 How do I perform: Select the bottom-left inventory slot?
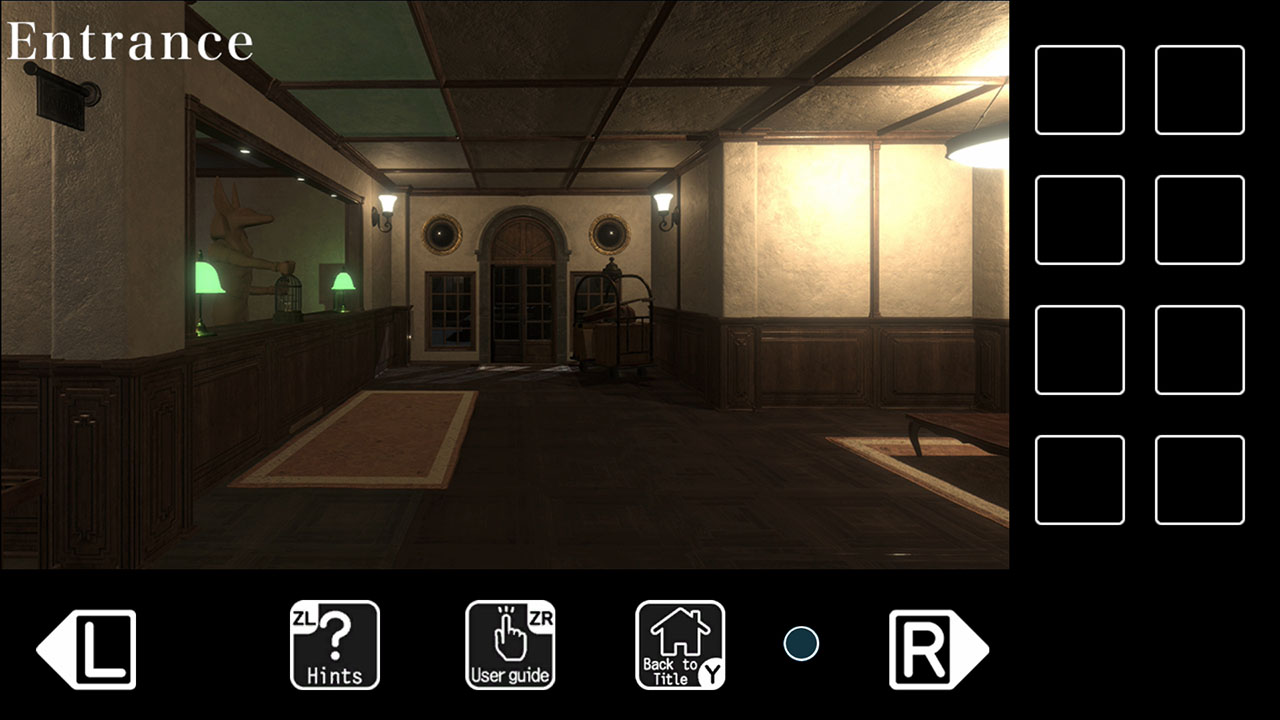[1079, 480]
